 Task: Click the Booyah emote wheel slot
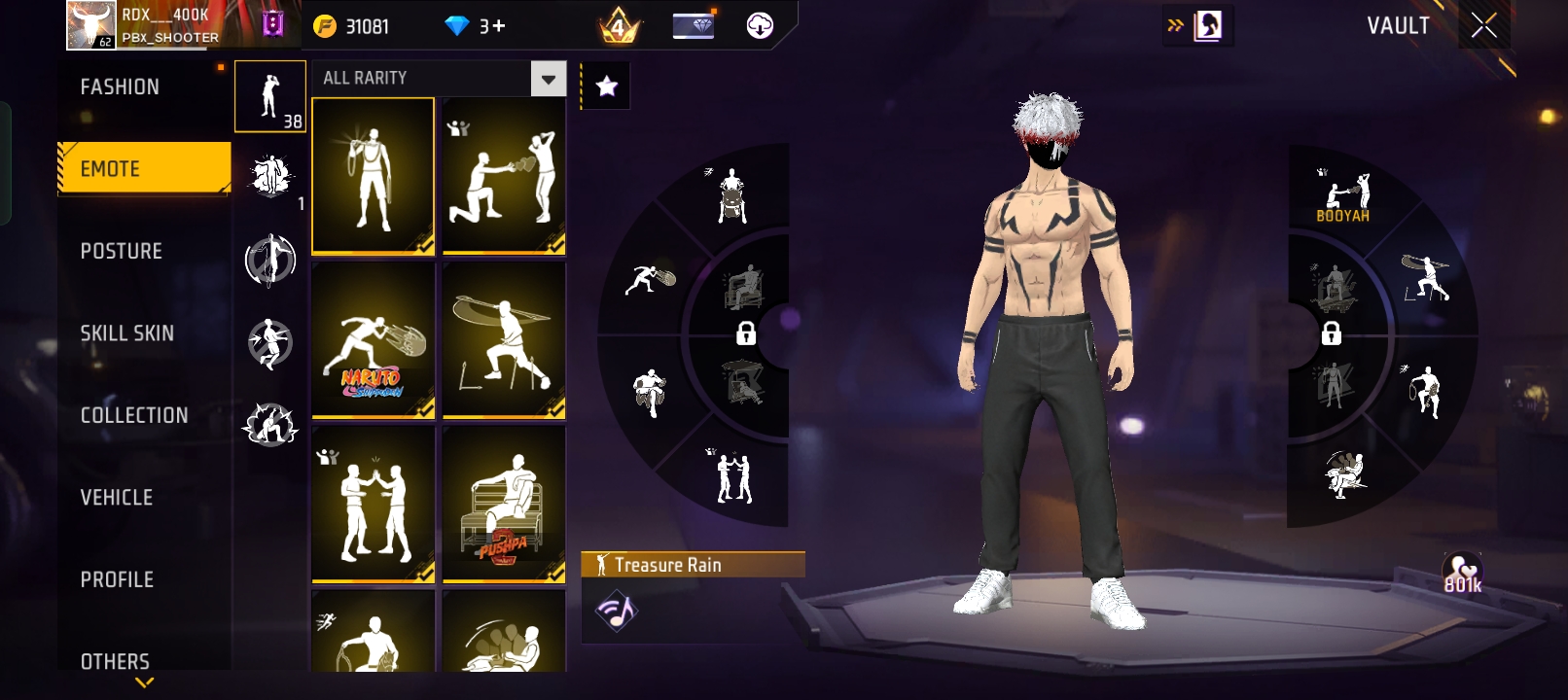click(1343, 195)
